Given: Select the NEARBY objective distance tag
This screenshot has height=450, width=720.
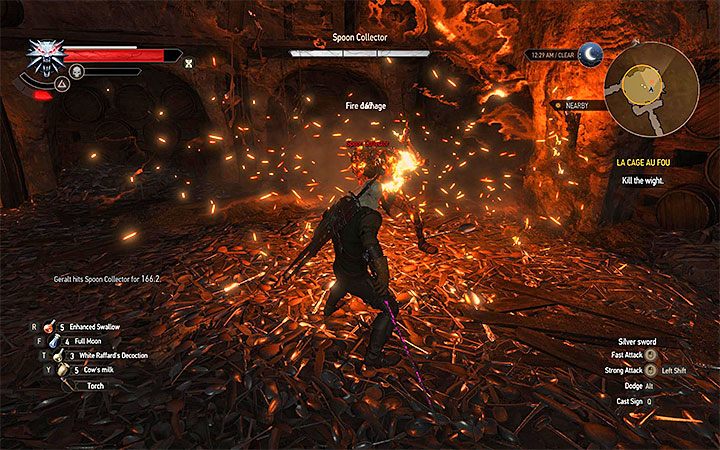Looking at the screenshot, I should click(x=577, y=104).
